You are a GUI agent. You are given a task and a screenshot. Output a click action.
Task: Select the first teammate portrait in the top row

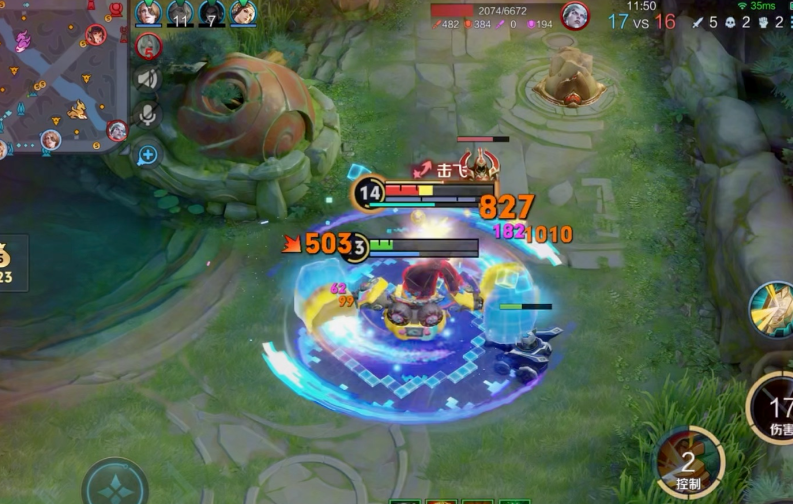[x=148, y=13]
